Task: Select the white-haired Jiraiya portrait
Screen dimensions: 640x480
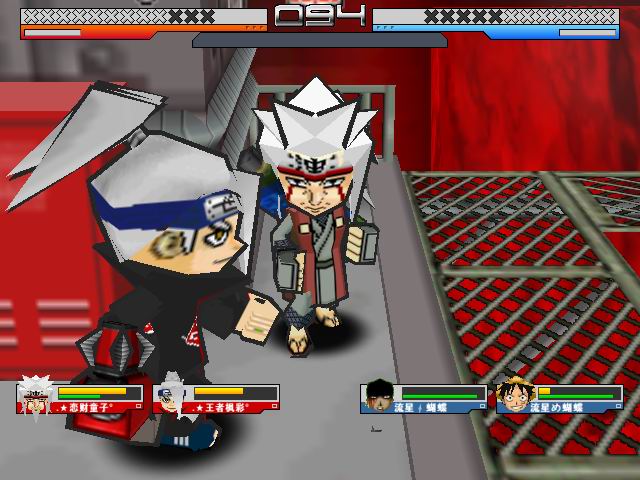Action: point(36,396)
